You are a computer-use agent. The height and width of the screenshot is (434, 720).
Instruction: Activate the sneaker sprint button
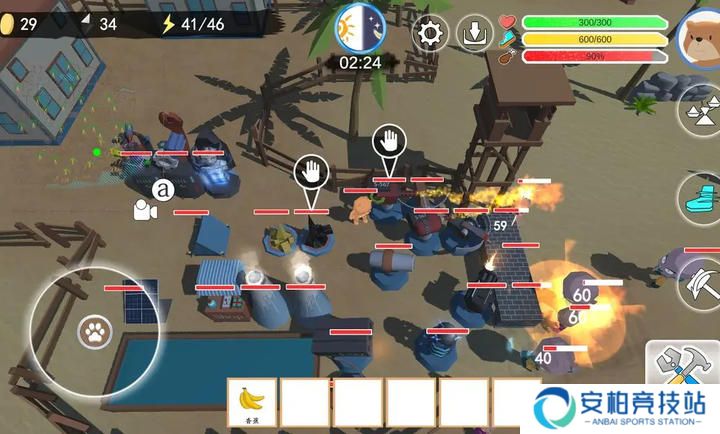coord(702,196)
